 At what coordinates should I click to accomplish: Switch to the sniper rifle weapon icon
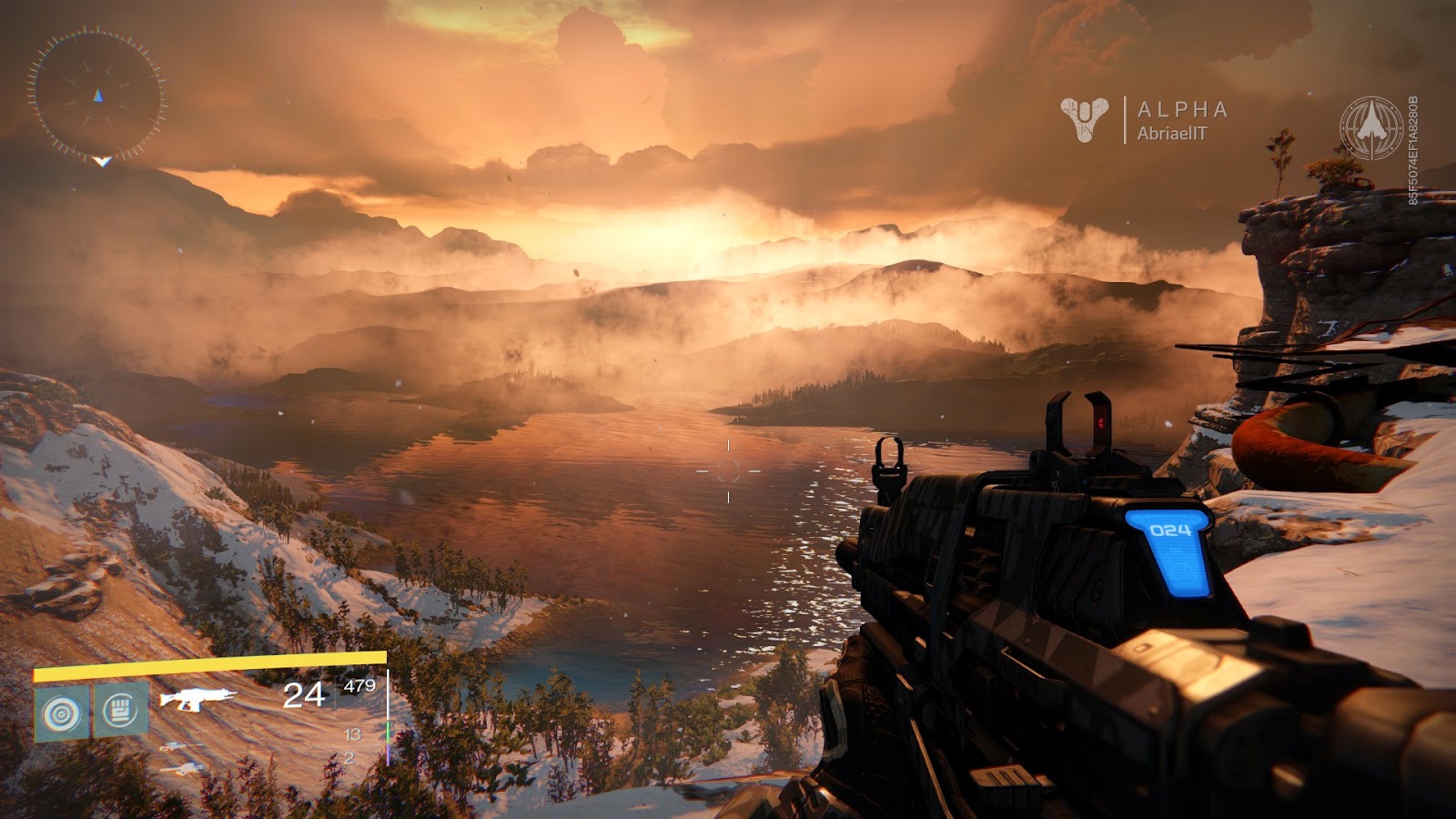tap(181, 747)
